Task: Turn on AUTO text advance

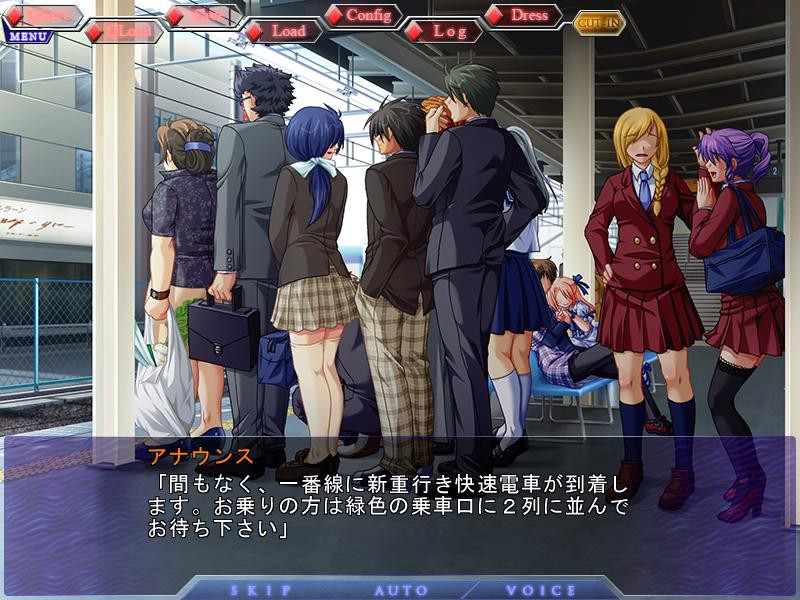Action: point(401,590)
